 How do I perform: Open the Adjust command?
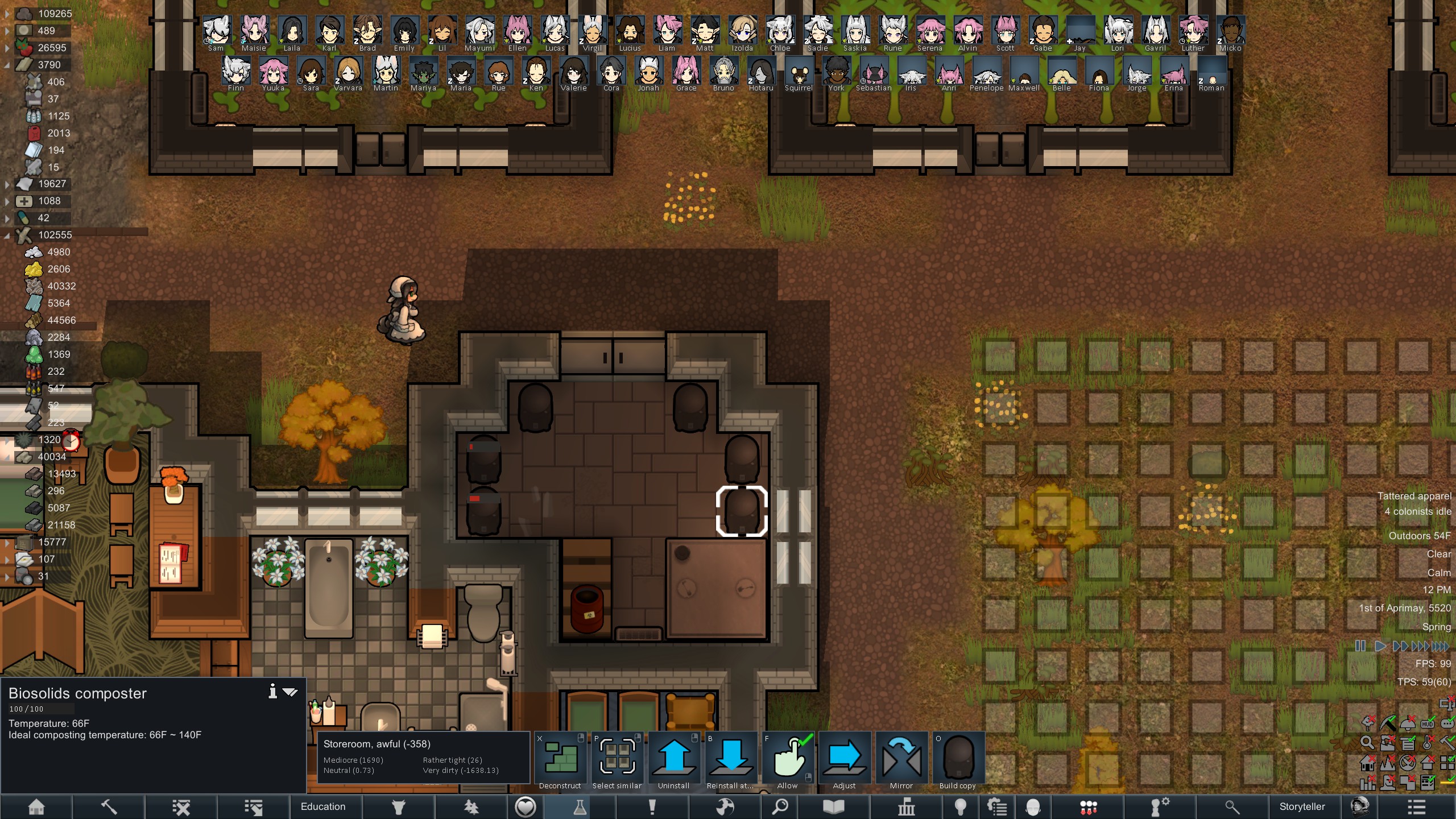coord(845,760)
